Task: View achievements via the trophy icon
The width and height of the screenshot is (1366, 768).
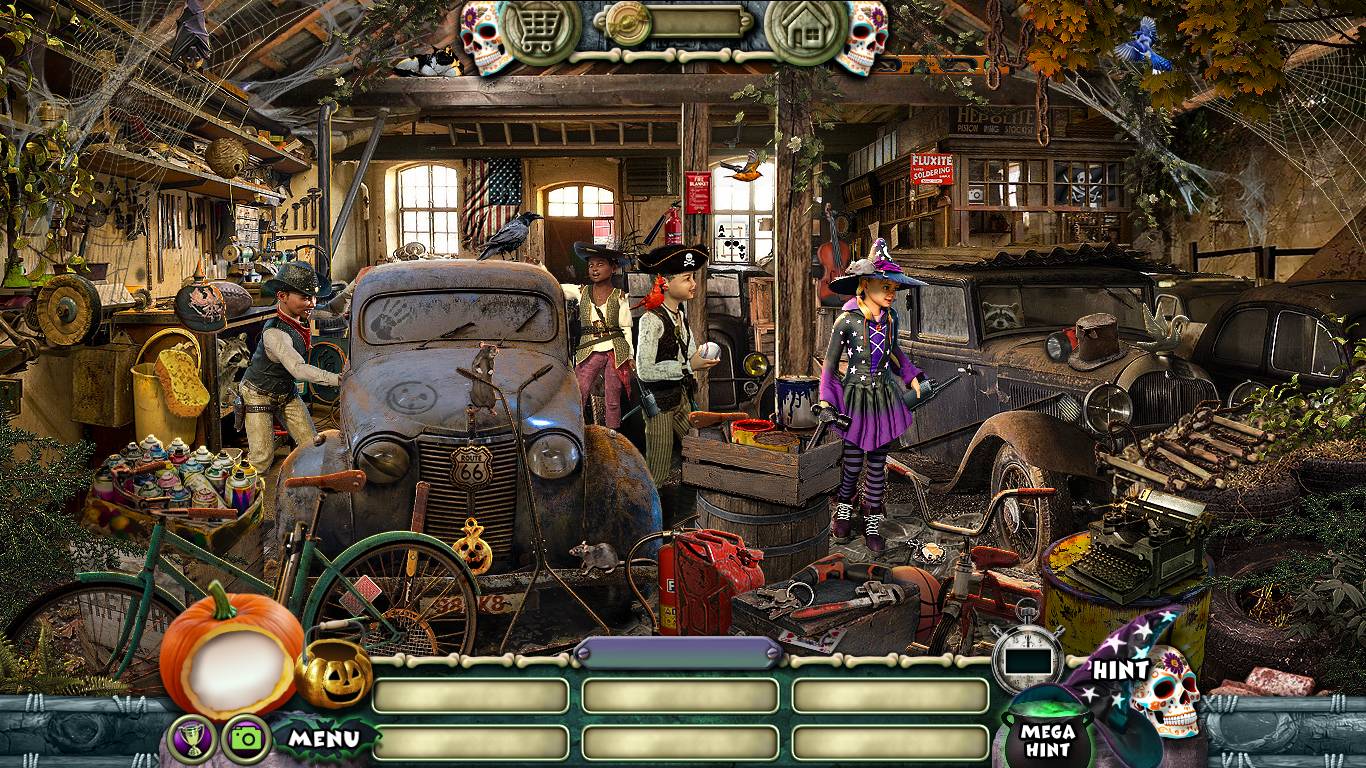Action: (x=192, y=739)
